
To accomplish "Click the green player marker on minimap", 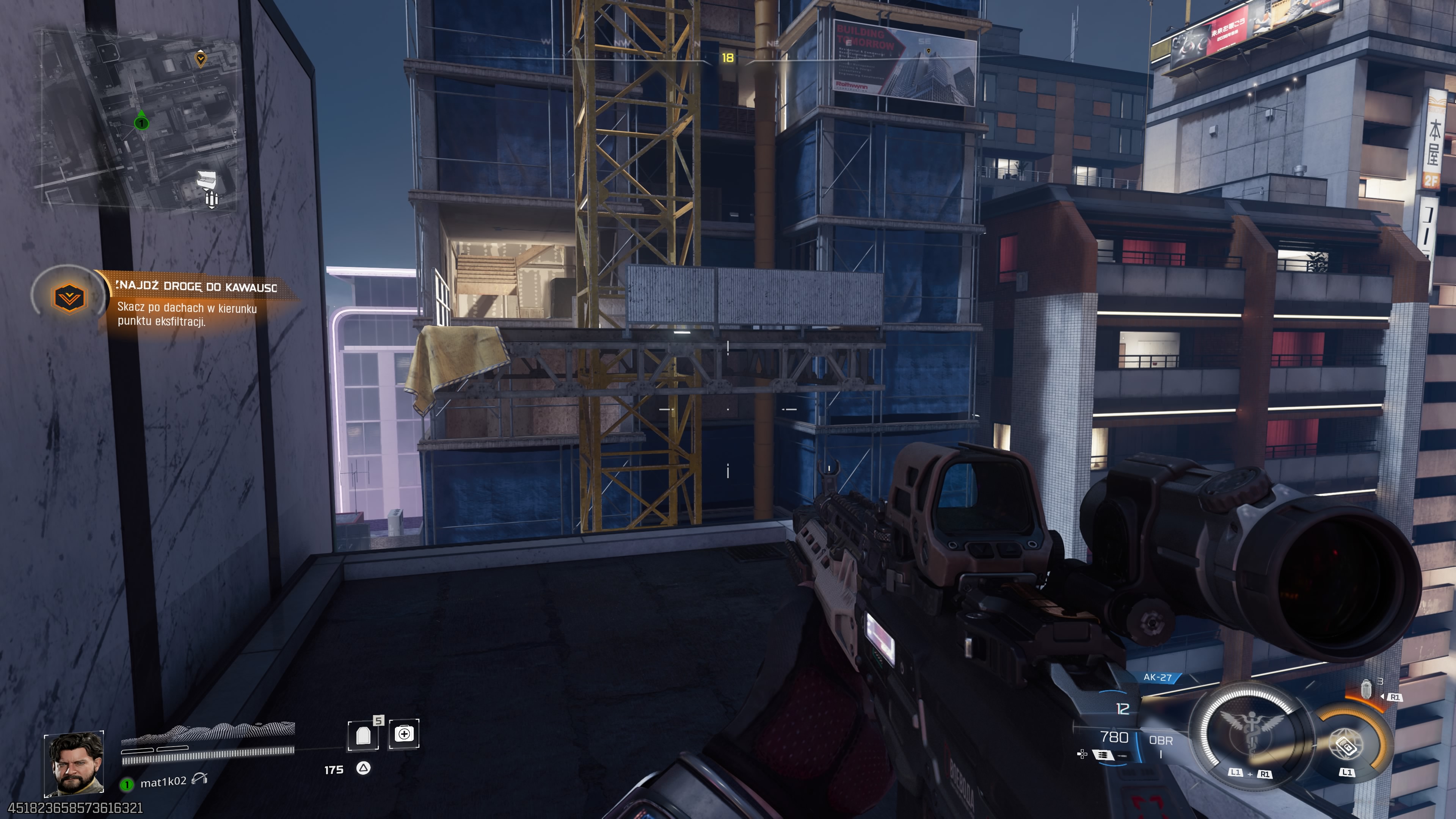I will [141, 122].
